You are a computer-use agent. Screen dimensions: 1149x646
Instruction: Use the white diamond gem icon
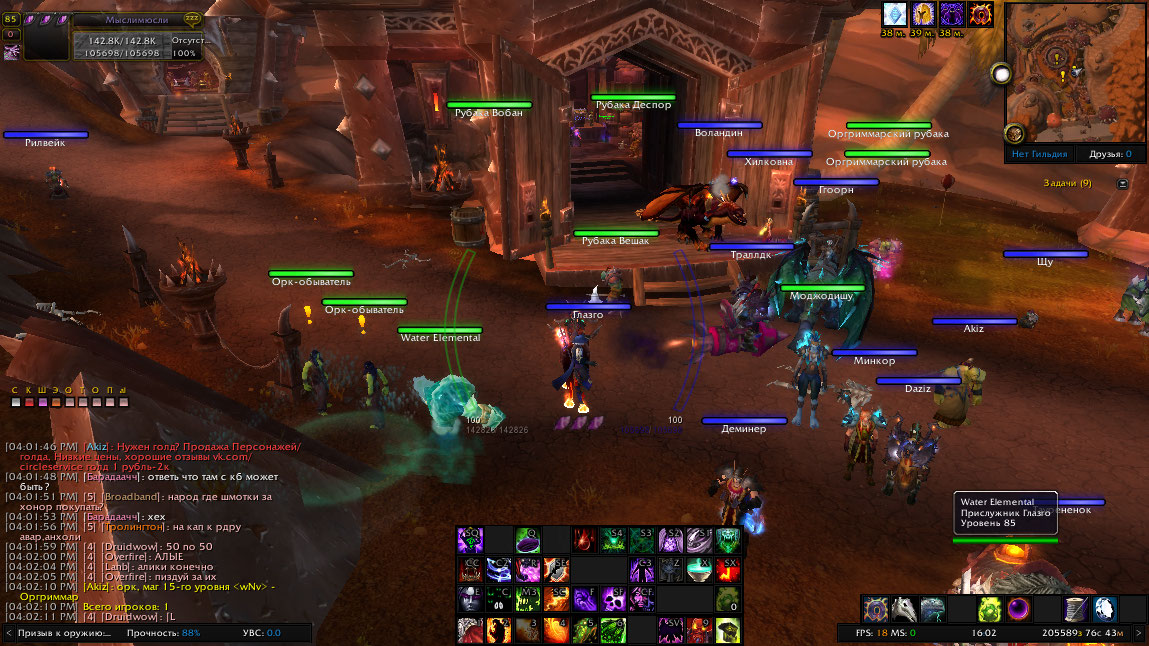1104,609
